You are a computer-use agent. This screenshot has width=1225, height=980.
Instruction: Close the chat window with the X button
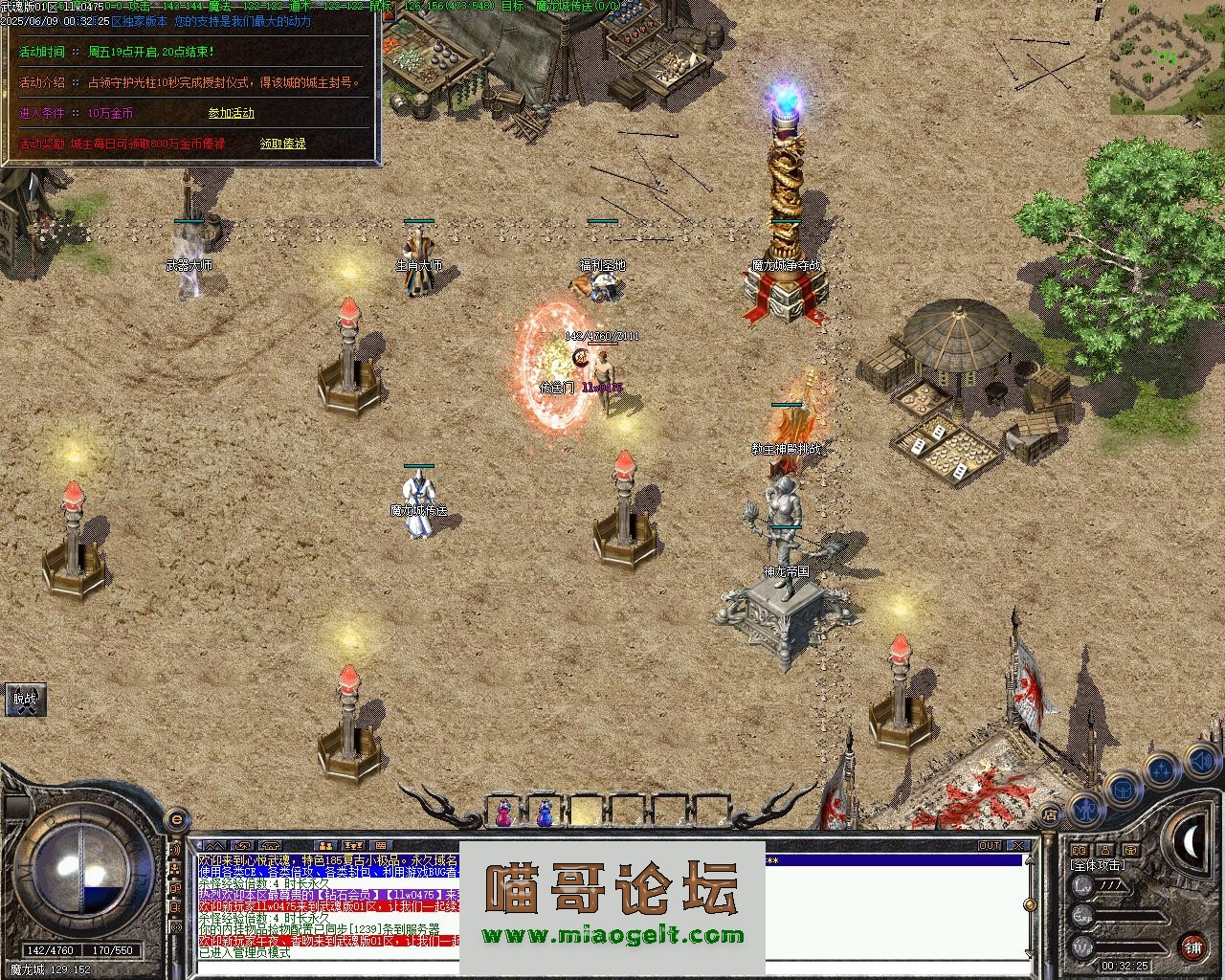(1017, 846)
